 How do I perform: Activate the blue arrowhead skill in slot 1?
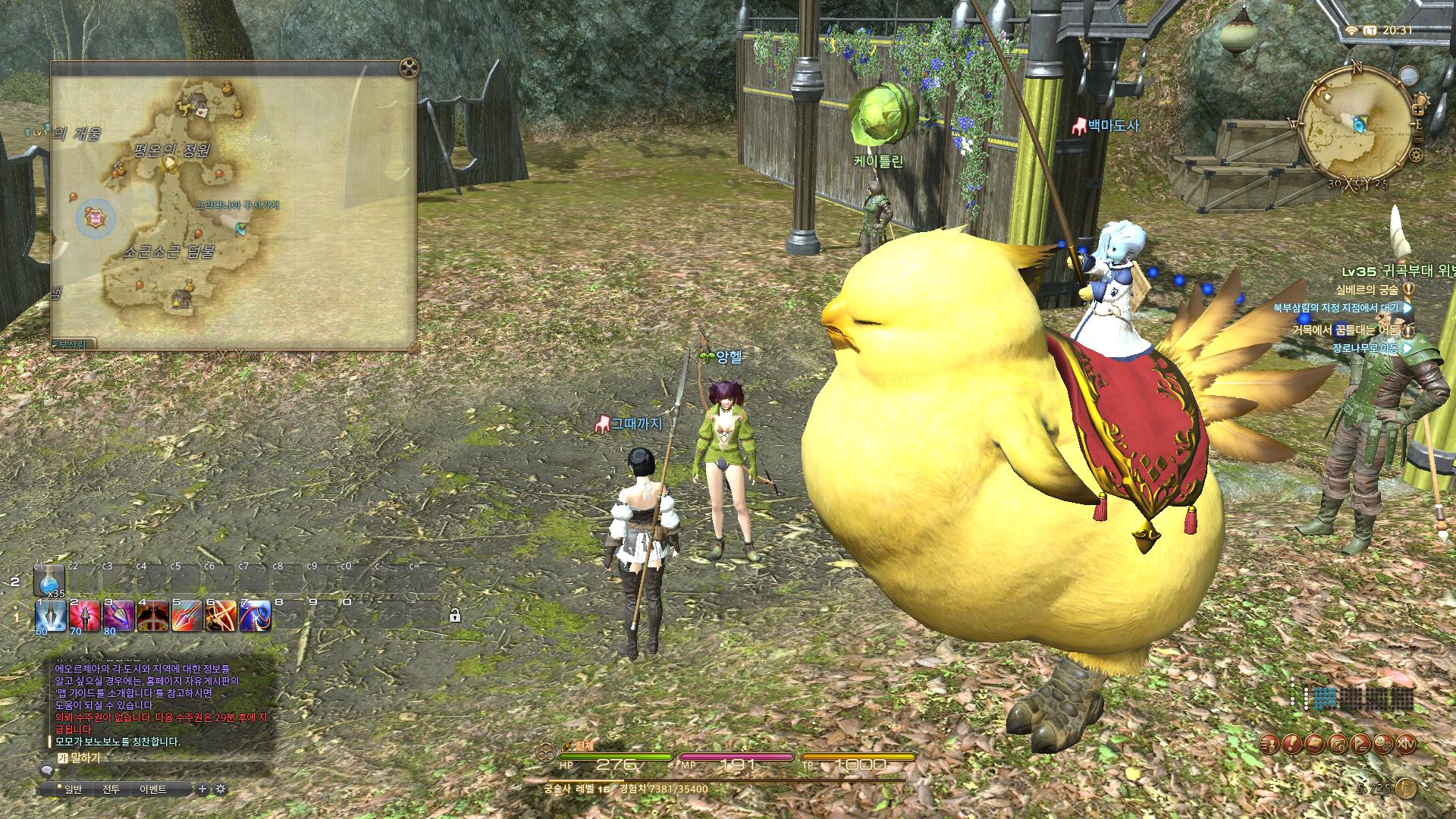pos(51,617)
